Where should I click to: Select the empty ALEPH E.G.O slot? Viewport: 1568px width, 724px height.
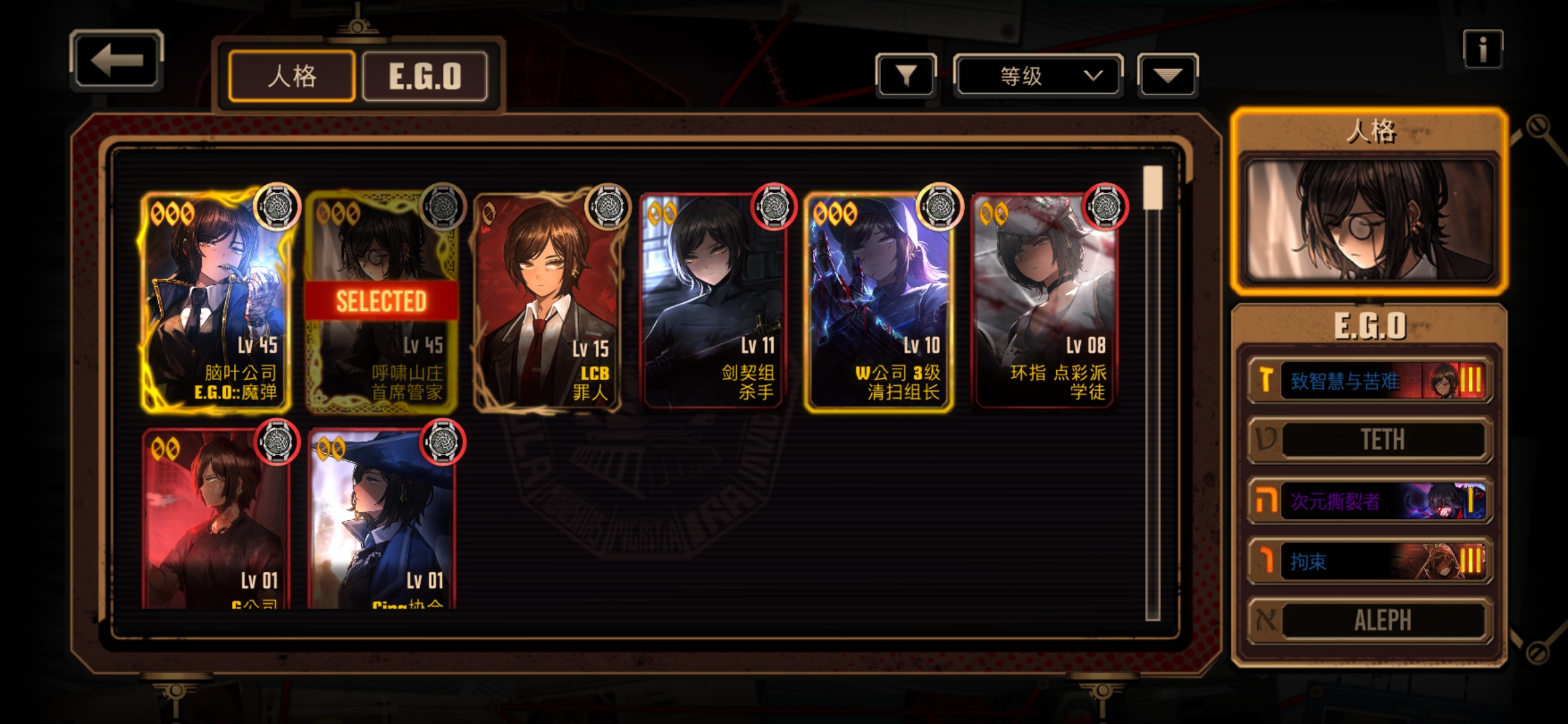point(1370,620)
